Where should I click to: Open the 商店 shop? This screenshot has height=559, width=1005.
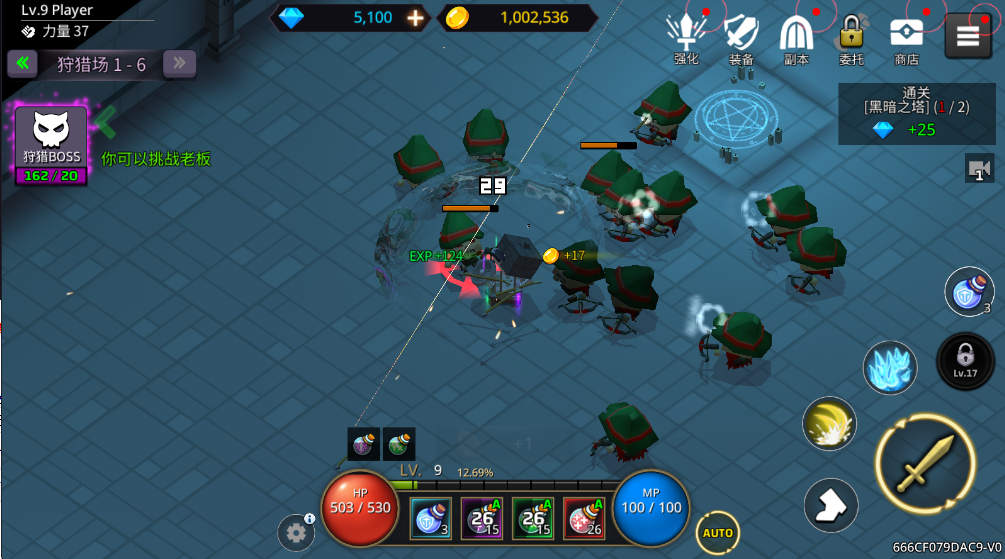coord(906,38)
